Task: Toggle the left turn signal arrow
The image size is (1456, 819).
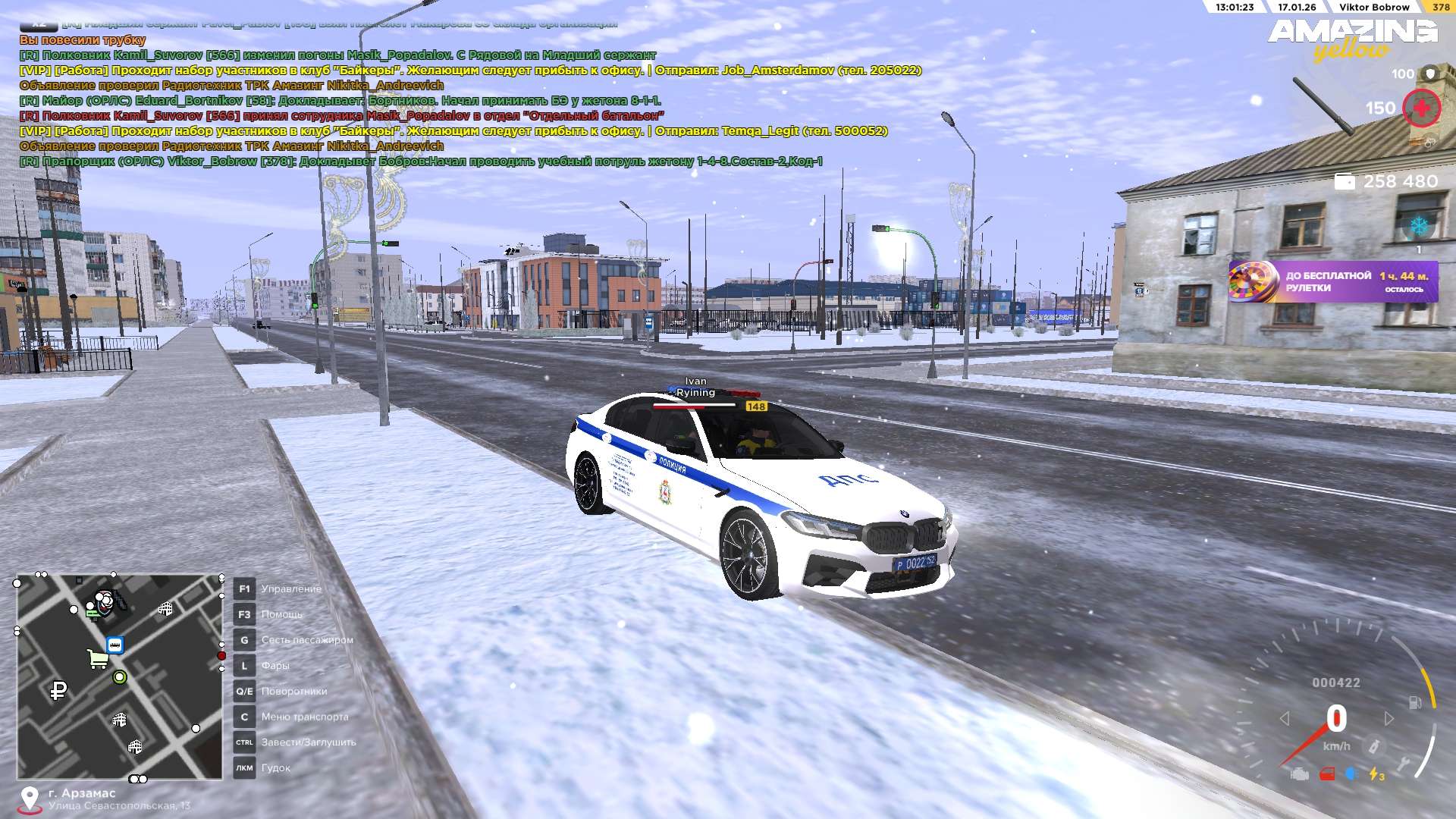Action: point(1285,718)
